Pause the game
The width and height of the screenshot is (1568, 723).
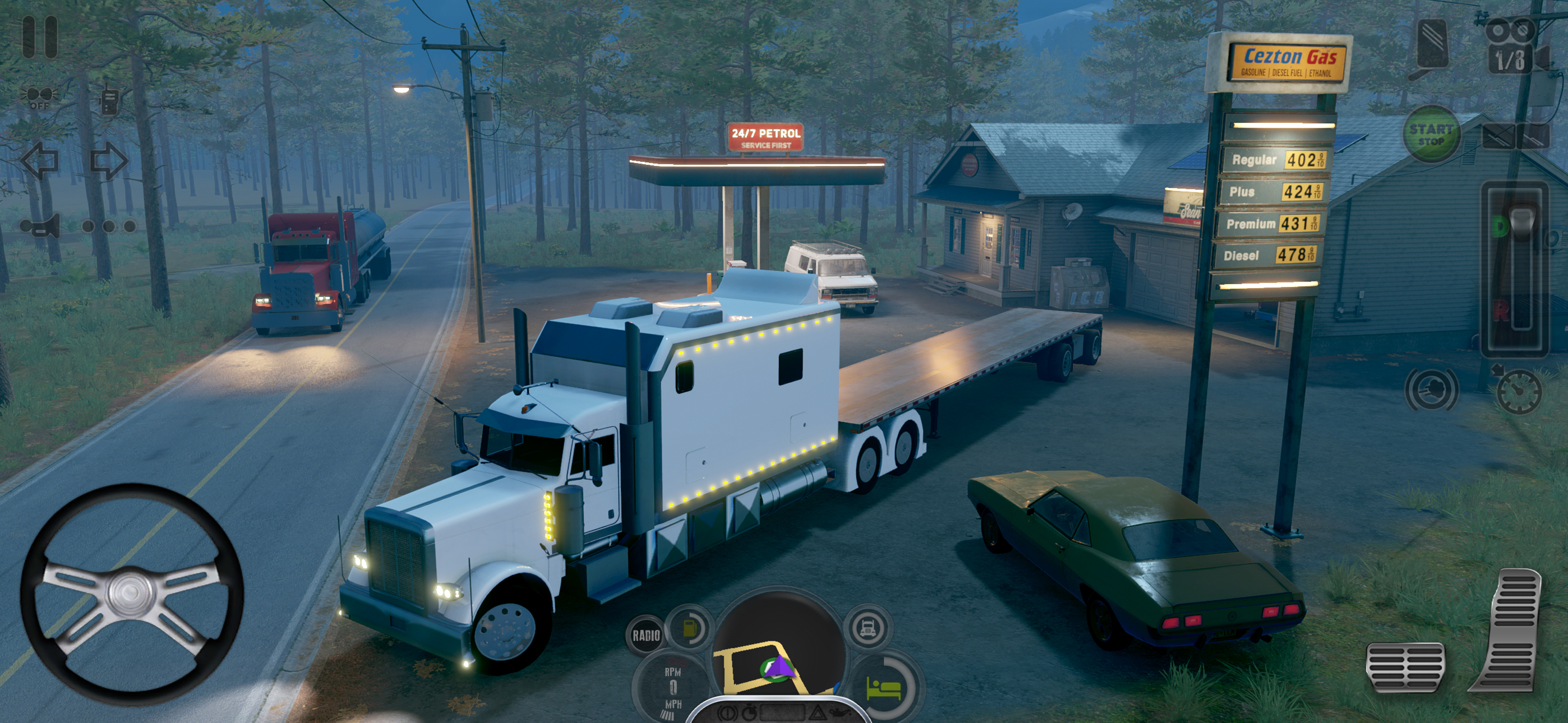pos(40,36)
